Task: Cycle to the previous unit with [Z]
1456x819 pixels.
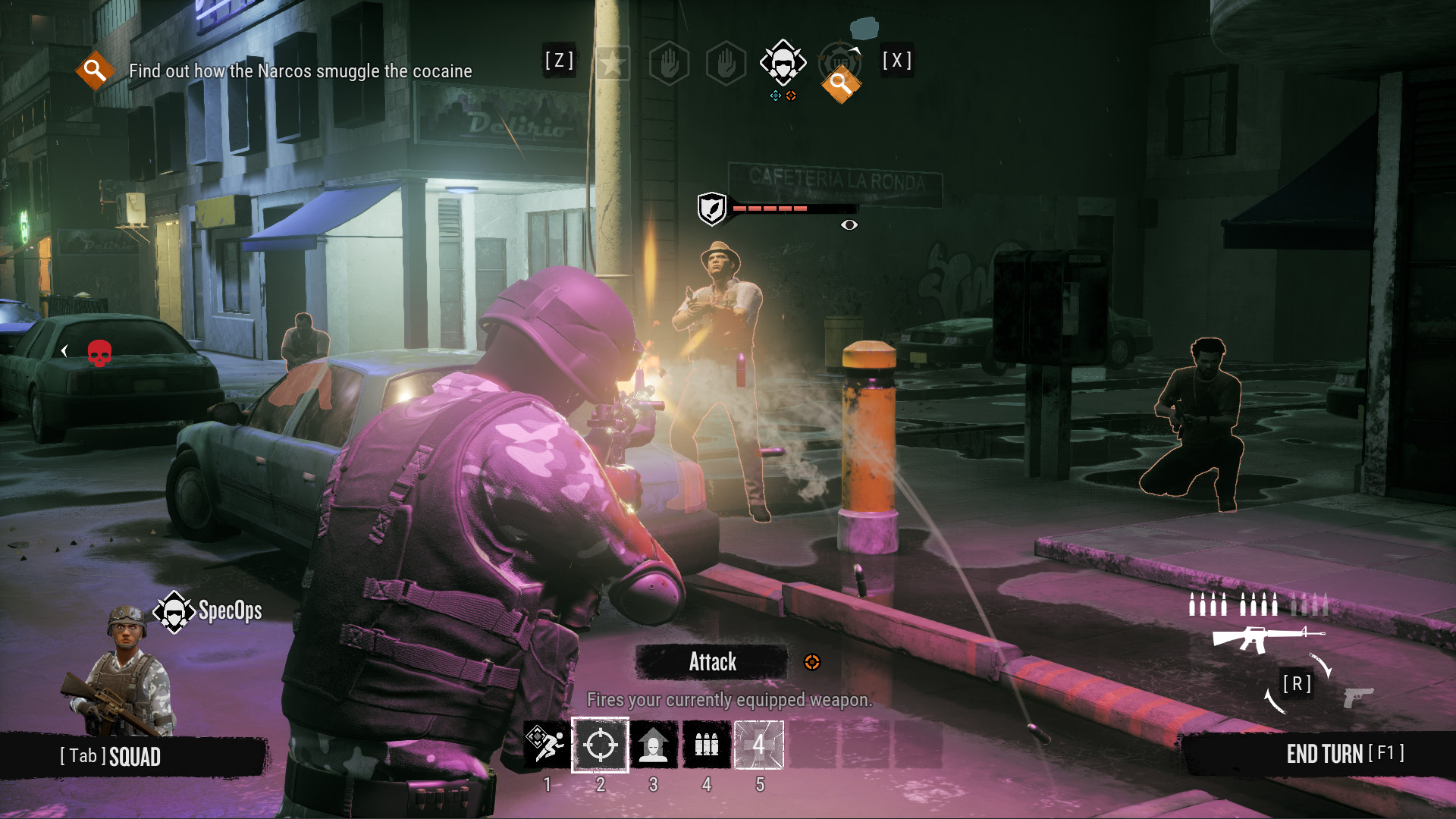Action: click(x=560, y=61)
